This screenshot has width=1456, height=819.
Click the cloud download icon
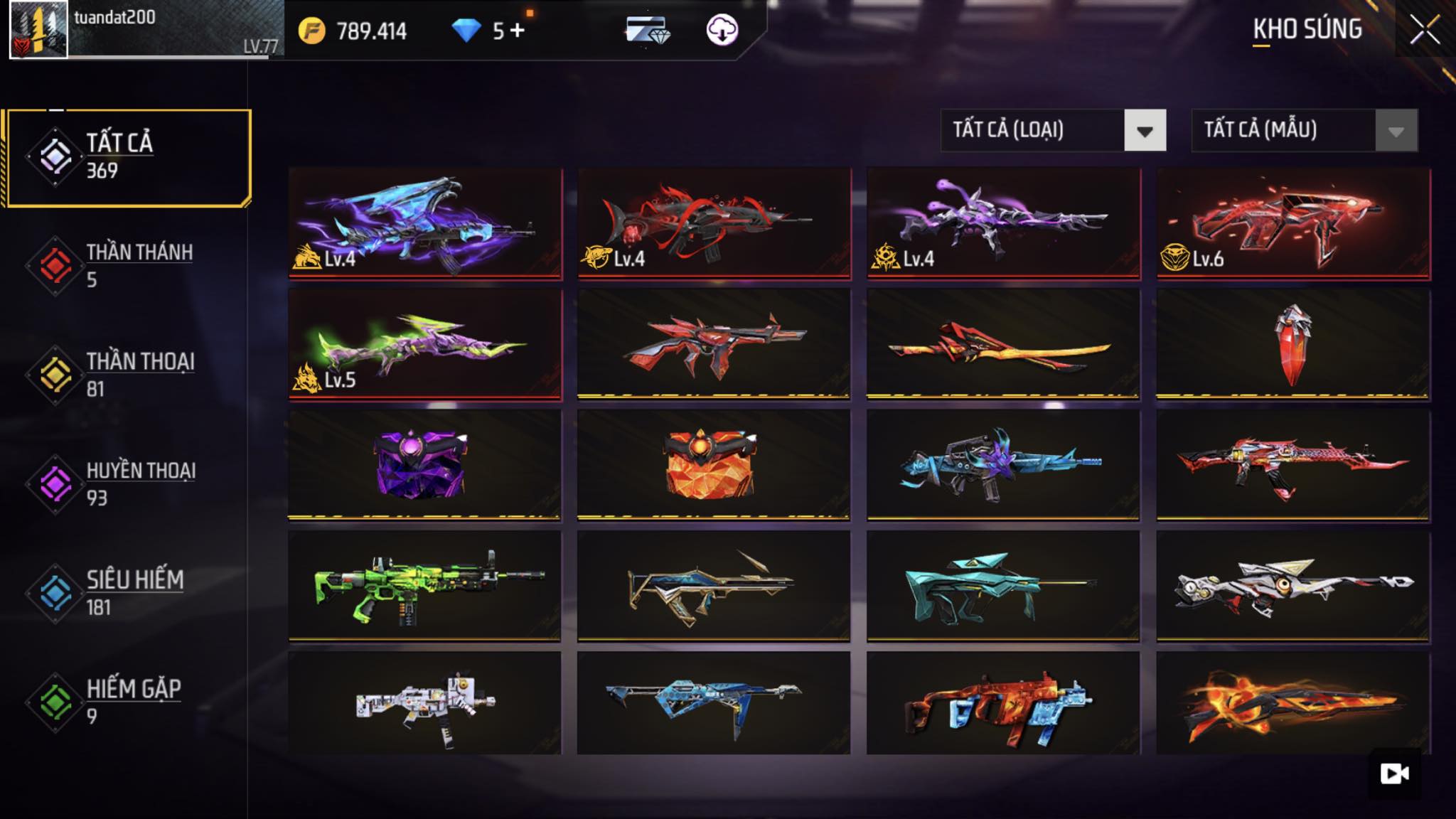coord(722,31)
